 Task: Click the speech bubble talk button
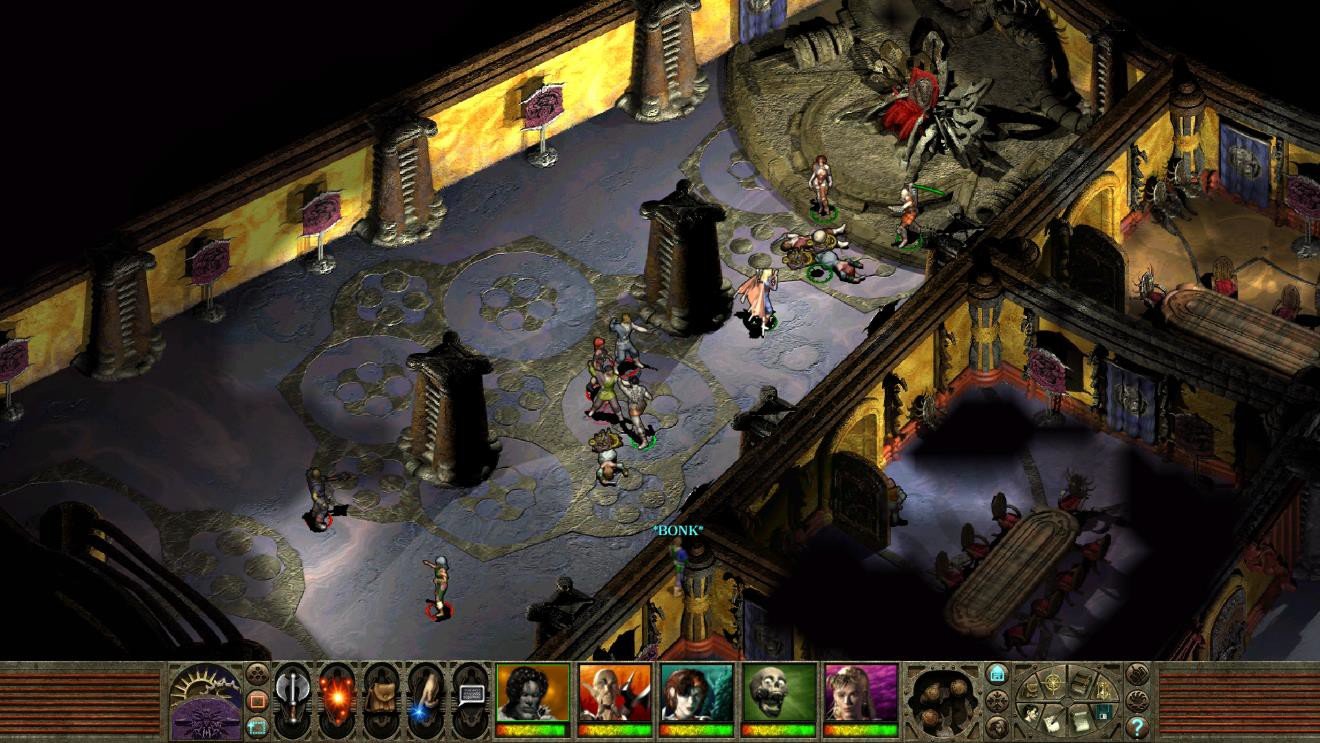[470, 695]
